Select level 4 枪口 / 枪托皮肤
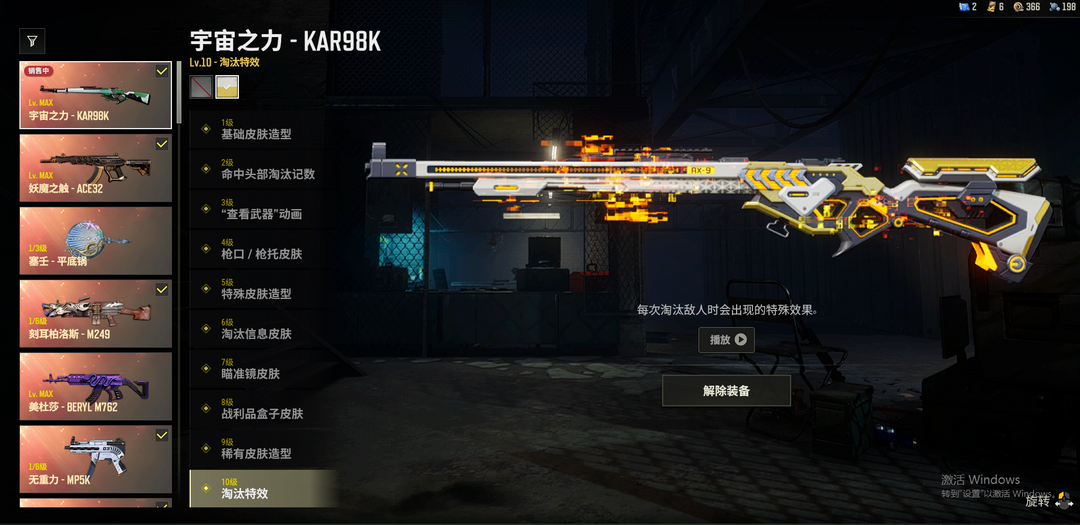The image size is (1080, 525). tap(262, 249)
